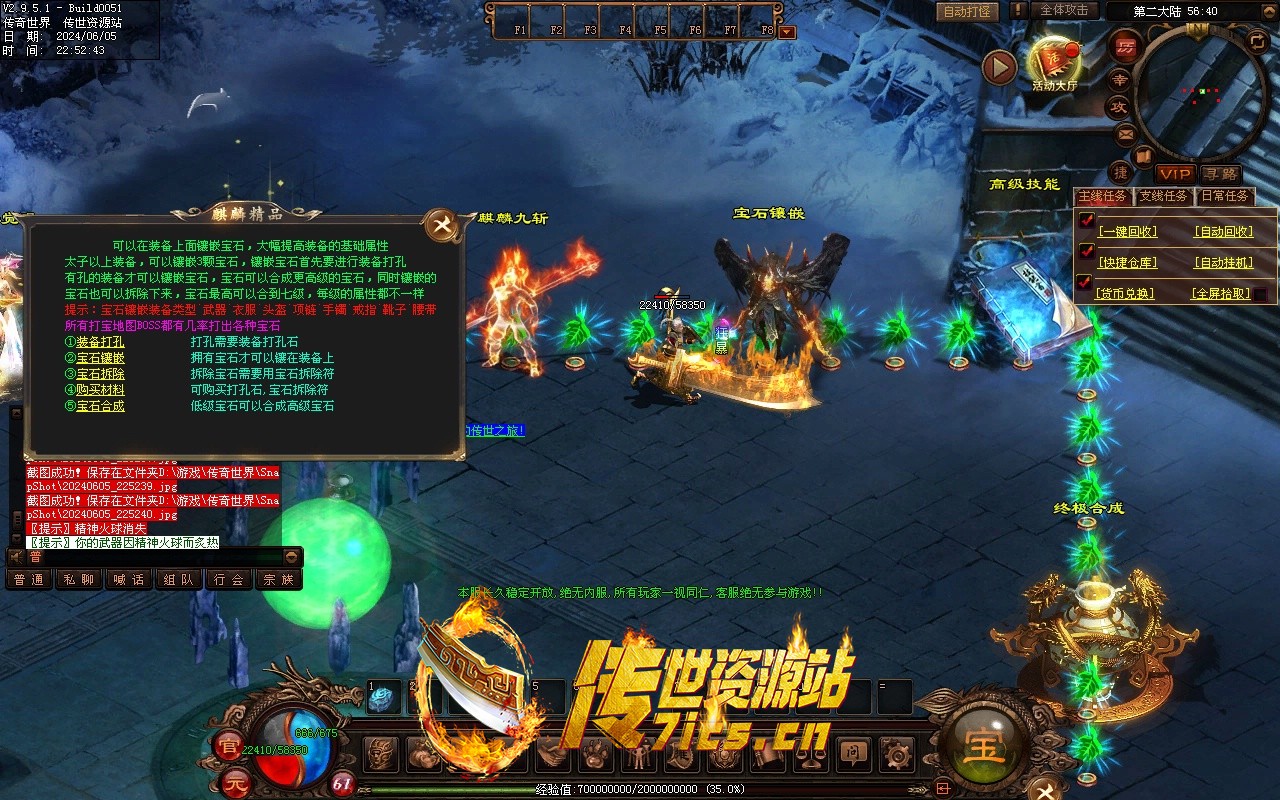Click the 自动挂机 link
Screen dimensions: 1280x800
pyautogui.click(x=1223, y=263)
